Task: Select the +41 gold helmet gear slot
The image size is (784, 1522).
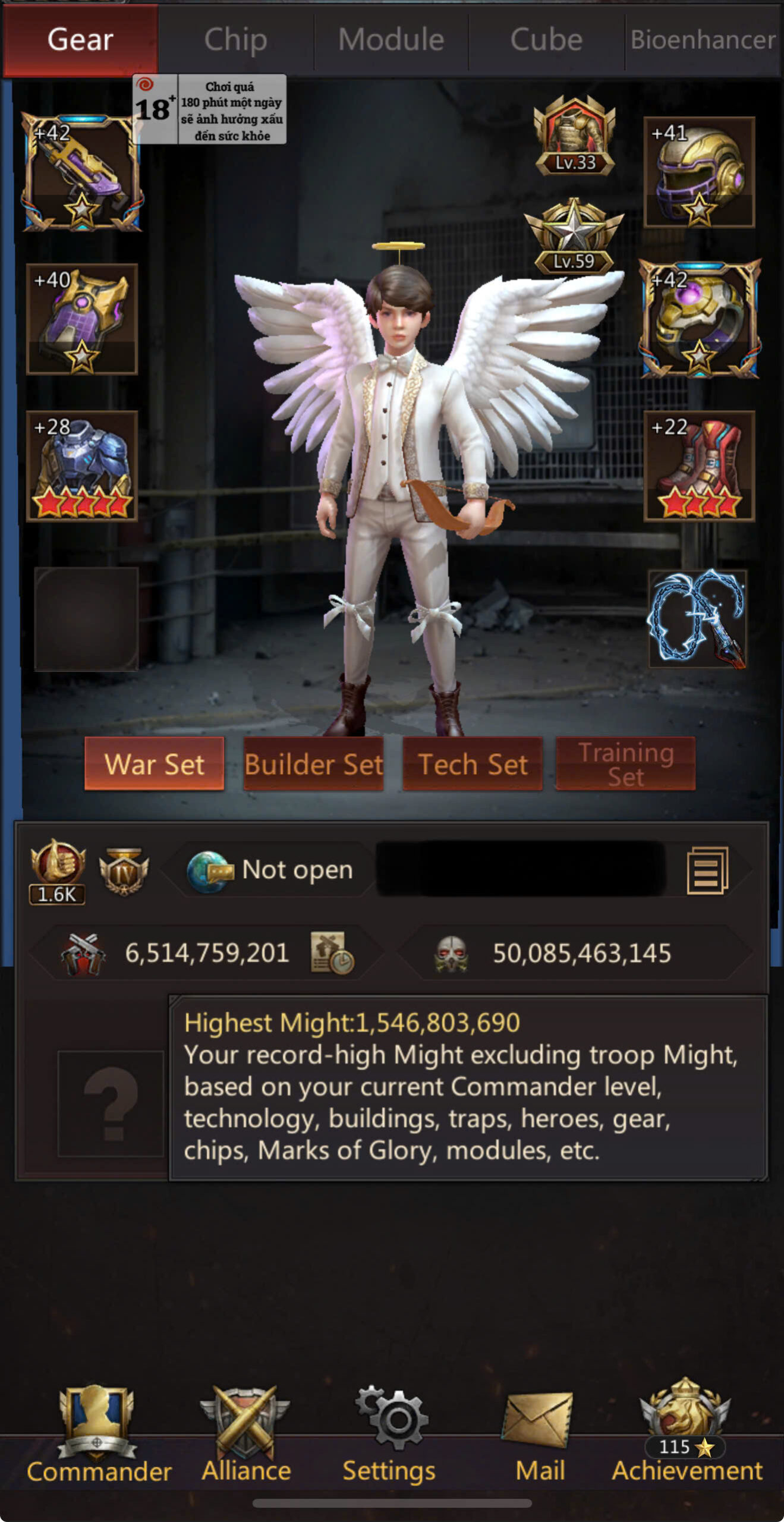Action: (699, 172)
